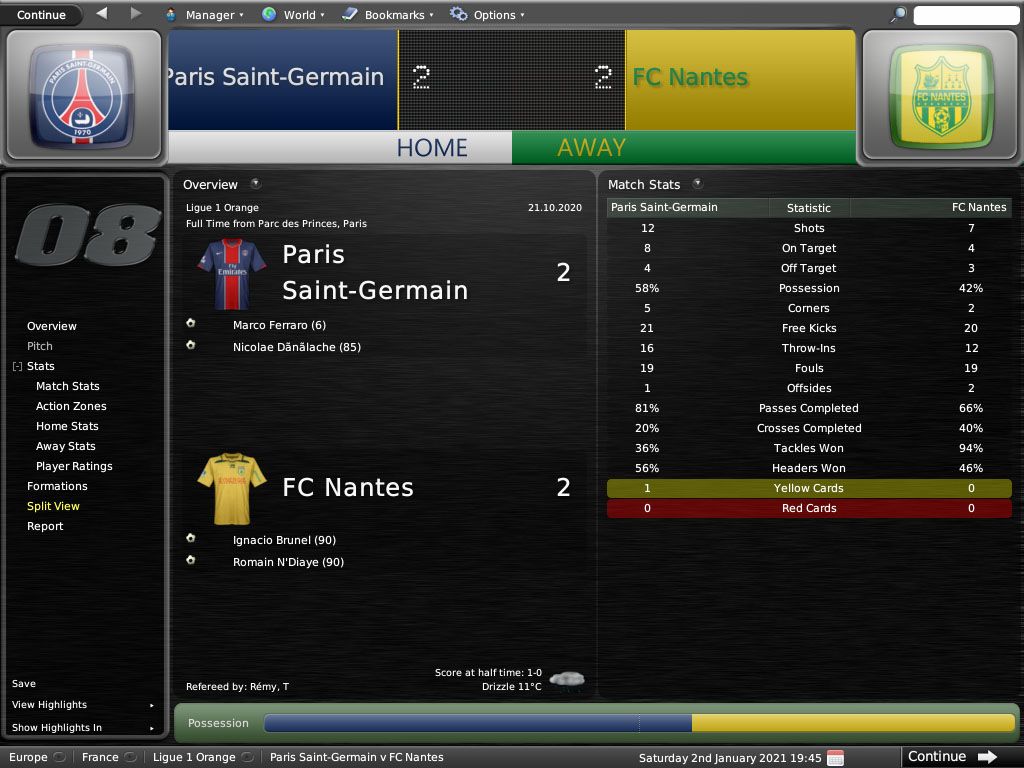Open Match Stats in the sidebar
This screenshot has width=1024, height=768.
click(x=68, y=386)
